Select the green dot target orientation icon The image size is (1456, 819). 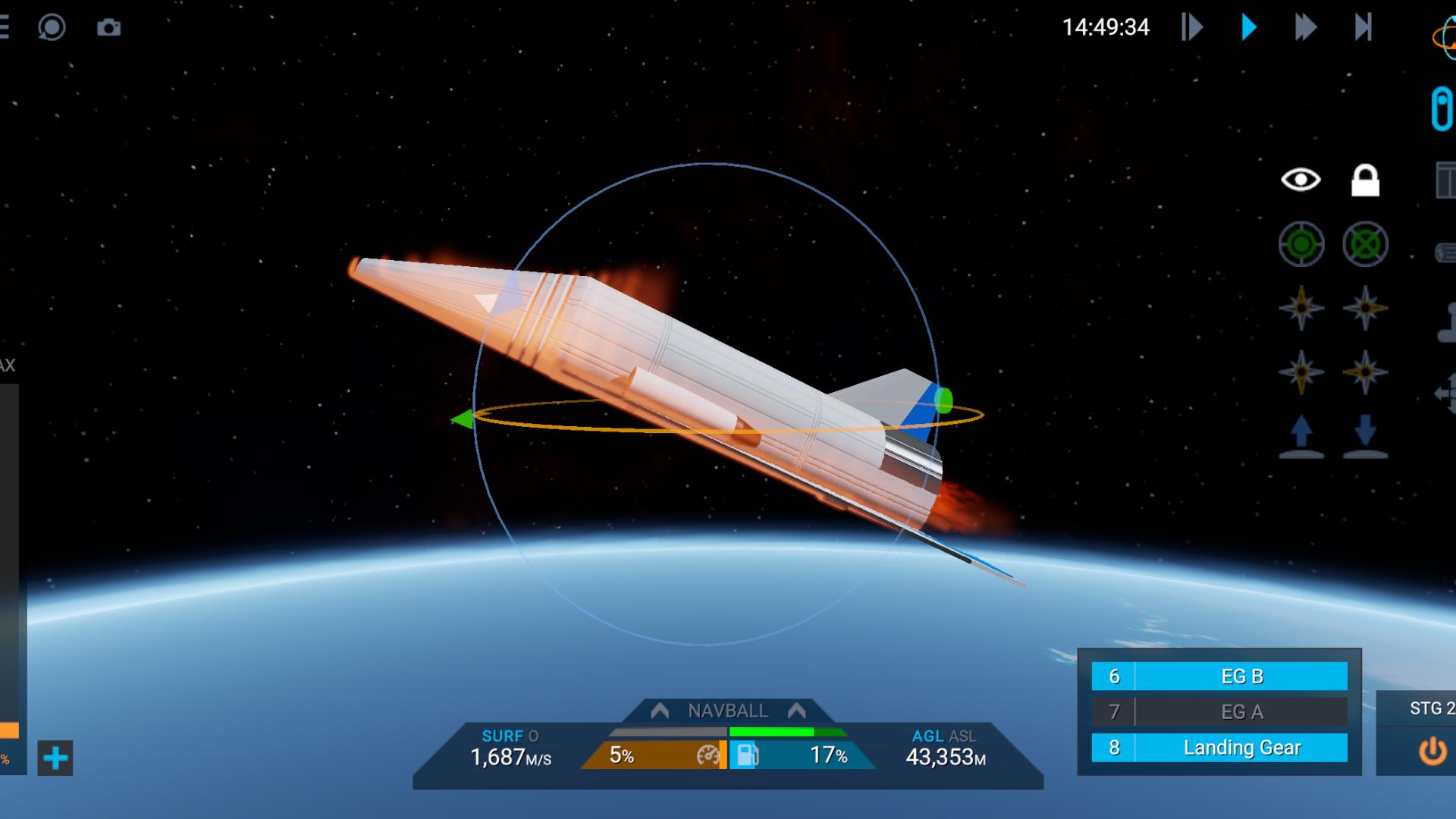pos(1301,244)
